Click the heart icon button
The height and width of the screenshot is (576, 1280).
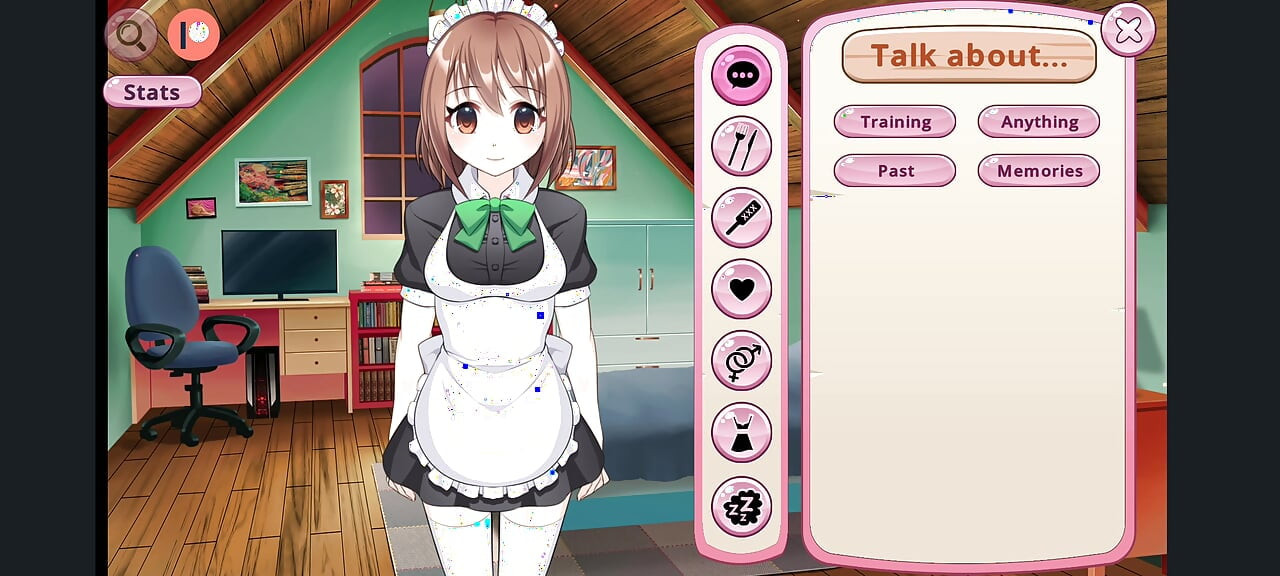pyautogui.click(x=741, y=289)
